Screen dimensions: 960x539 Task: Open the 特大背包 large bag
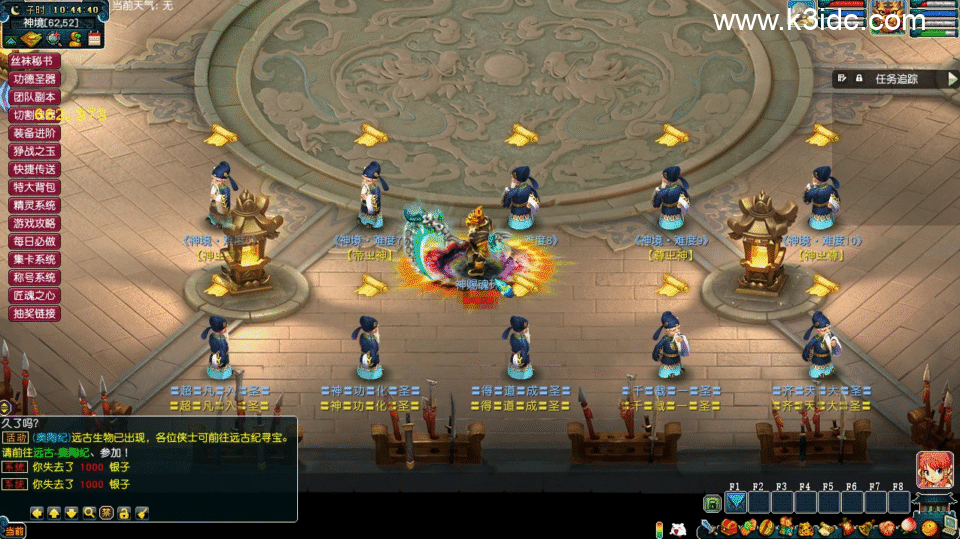tap(35, 187)
